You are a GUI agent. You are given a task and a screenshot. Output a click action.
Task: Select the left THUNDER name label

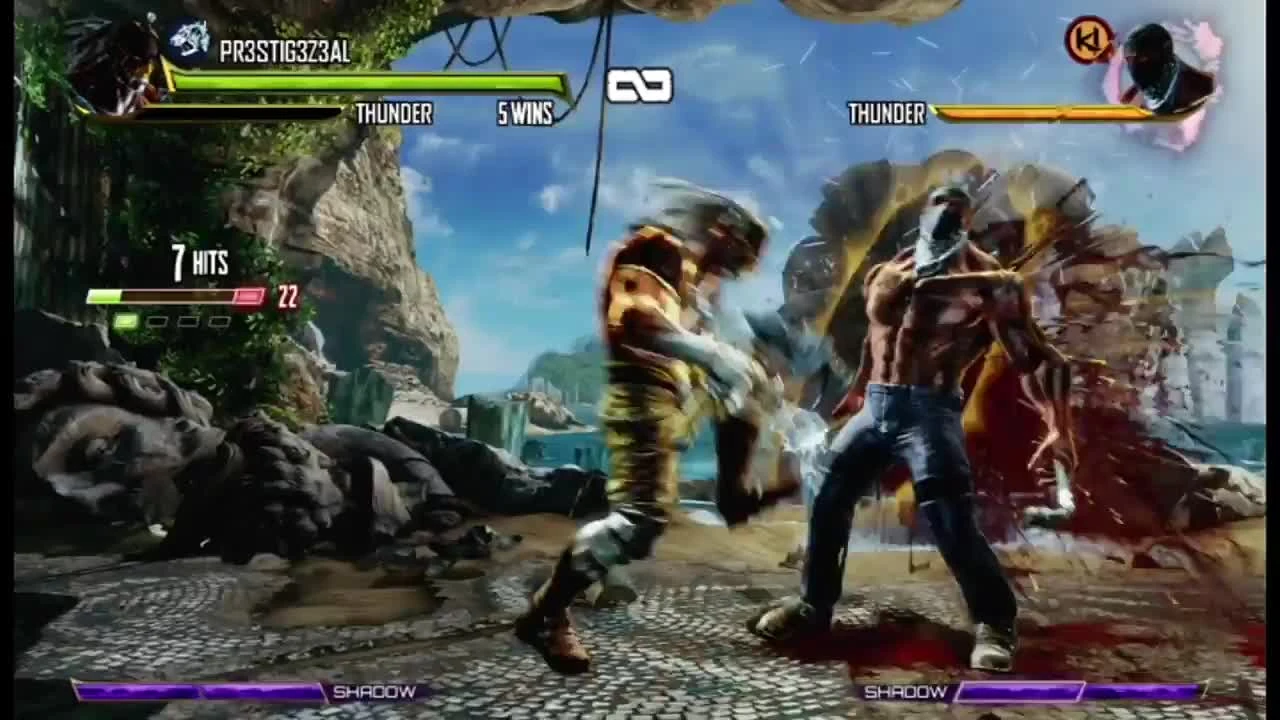(395, 114)
